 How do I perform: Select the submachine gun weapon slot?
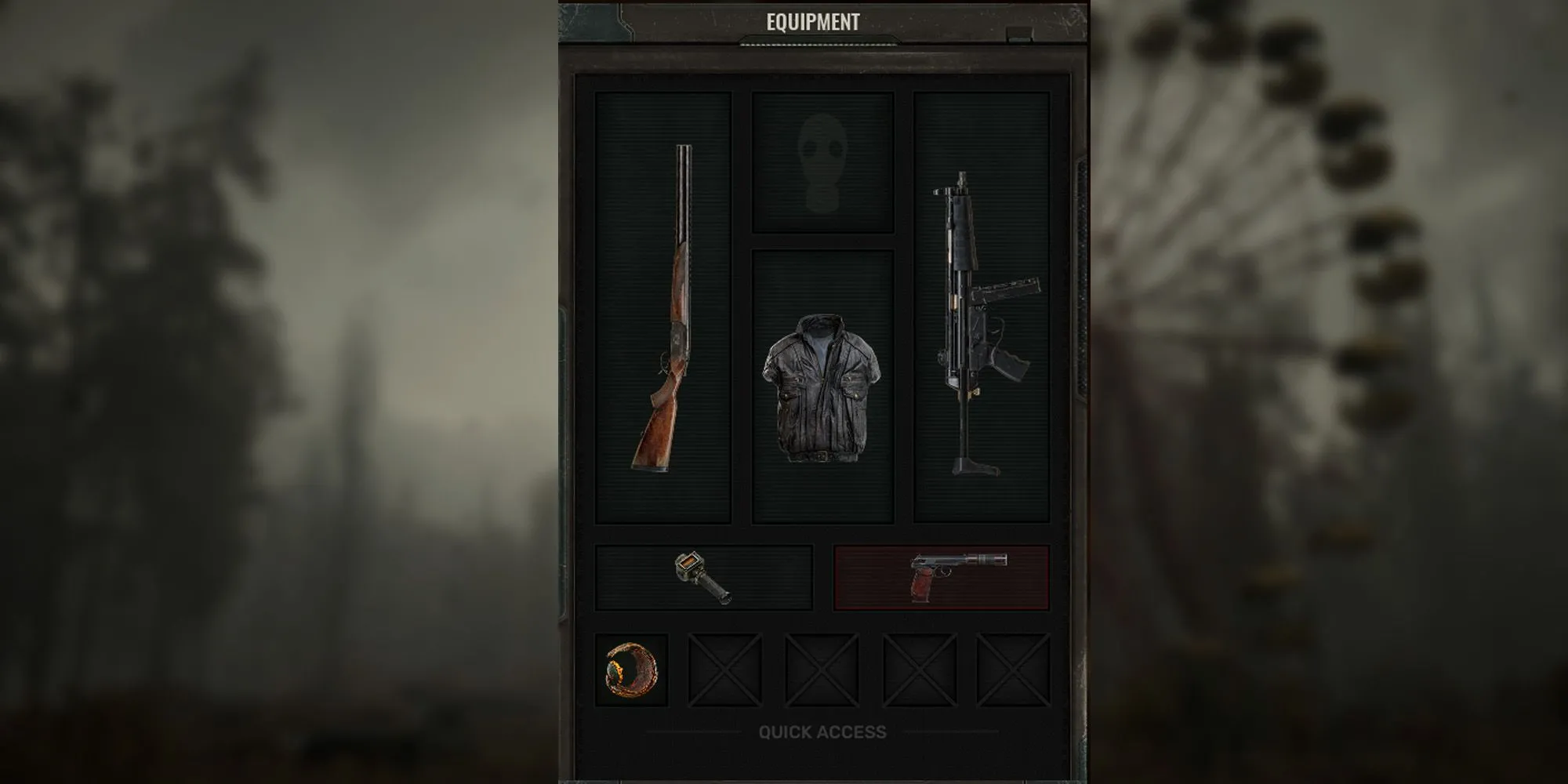click(982, 307)
